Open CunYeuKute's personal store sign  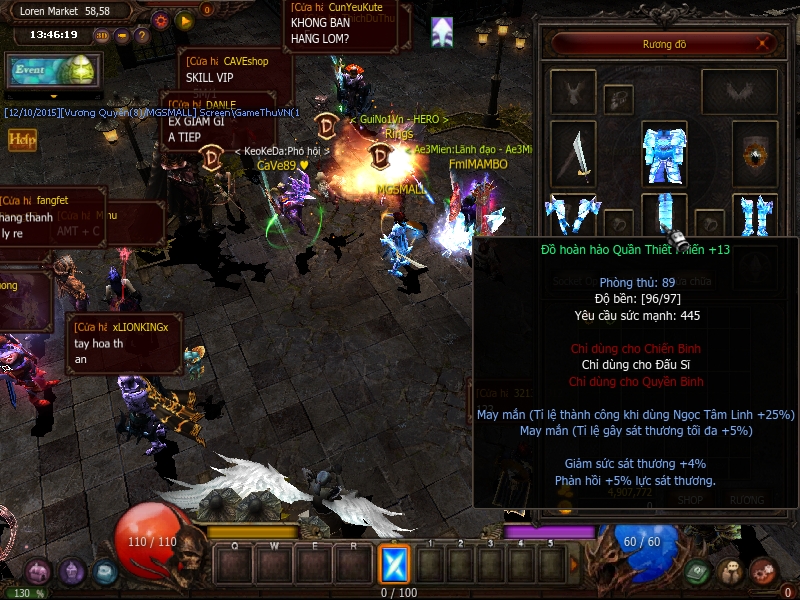(346, 24)
